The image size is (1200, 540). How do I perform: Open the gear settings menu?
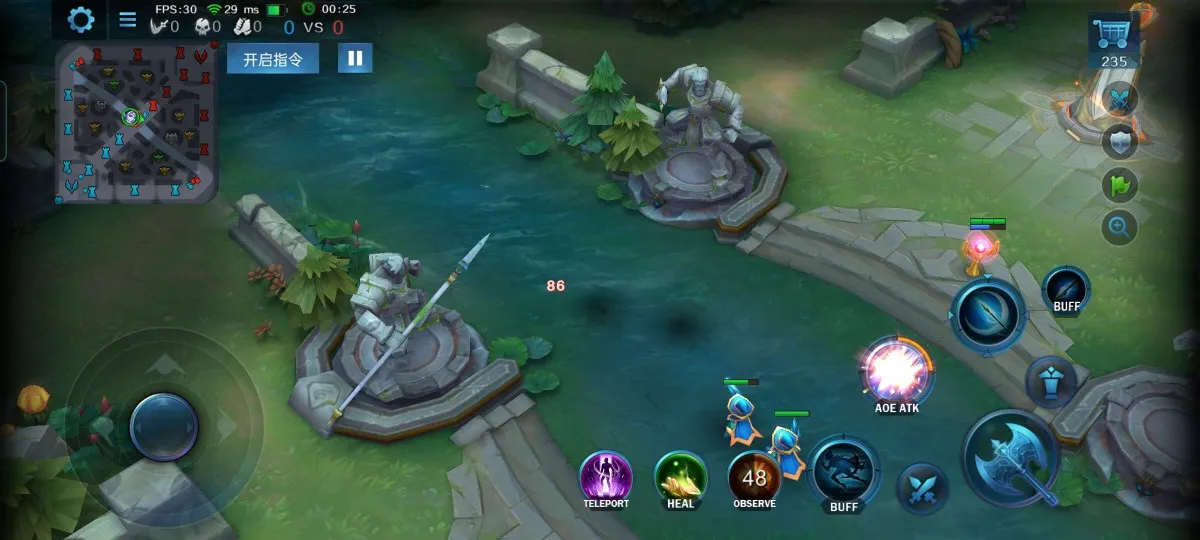[x=81, y=19]
